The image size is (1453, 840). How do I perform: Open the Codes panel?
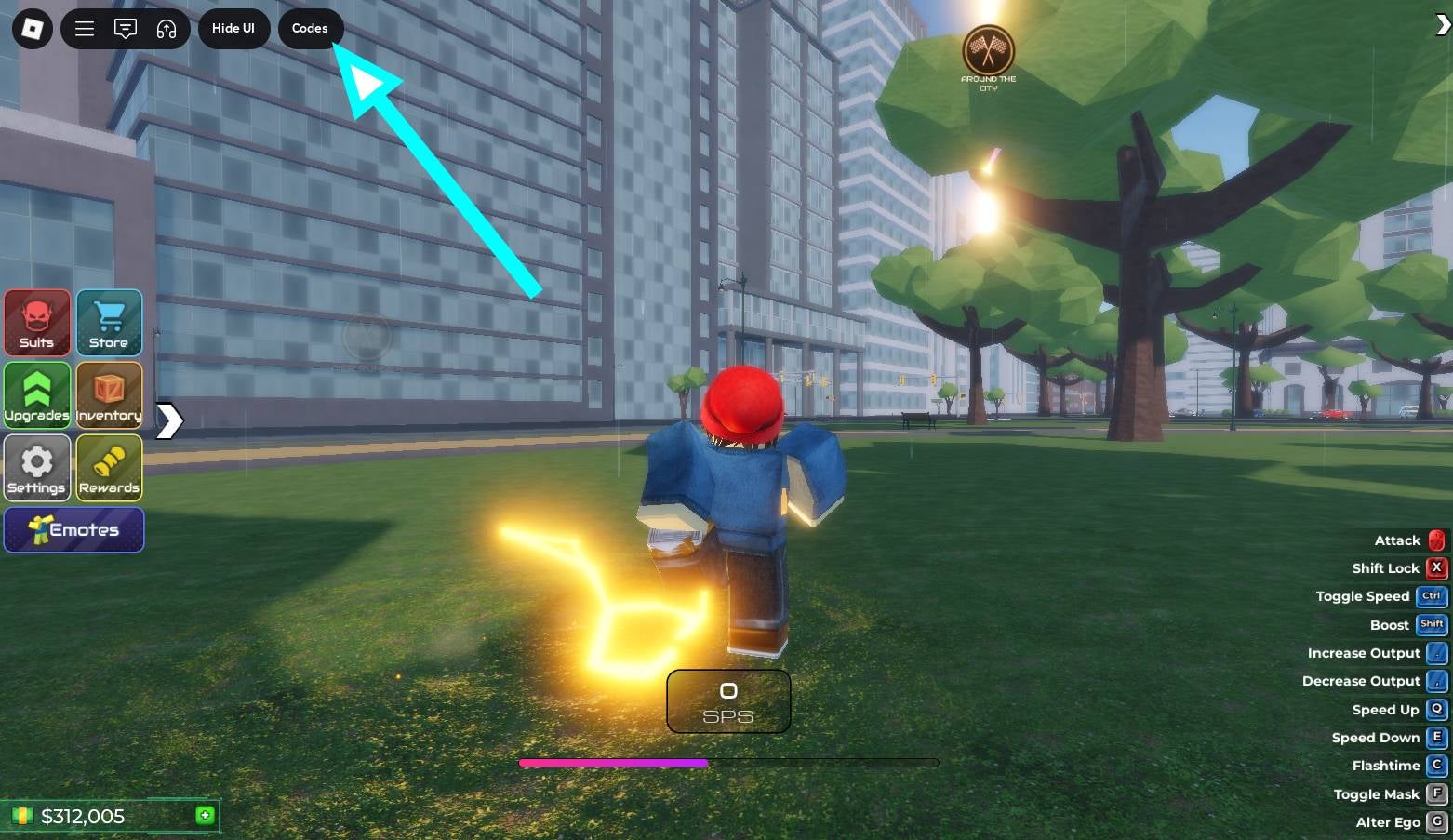coord(310,29)
